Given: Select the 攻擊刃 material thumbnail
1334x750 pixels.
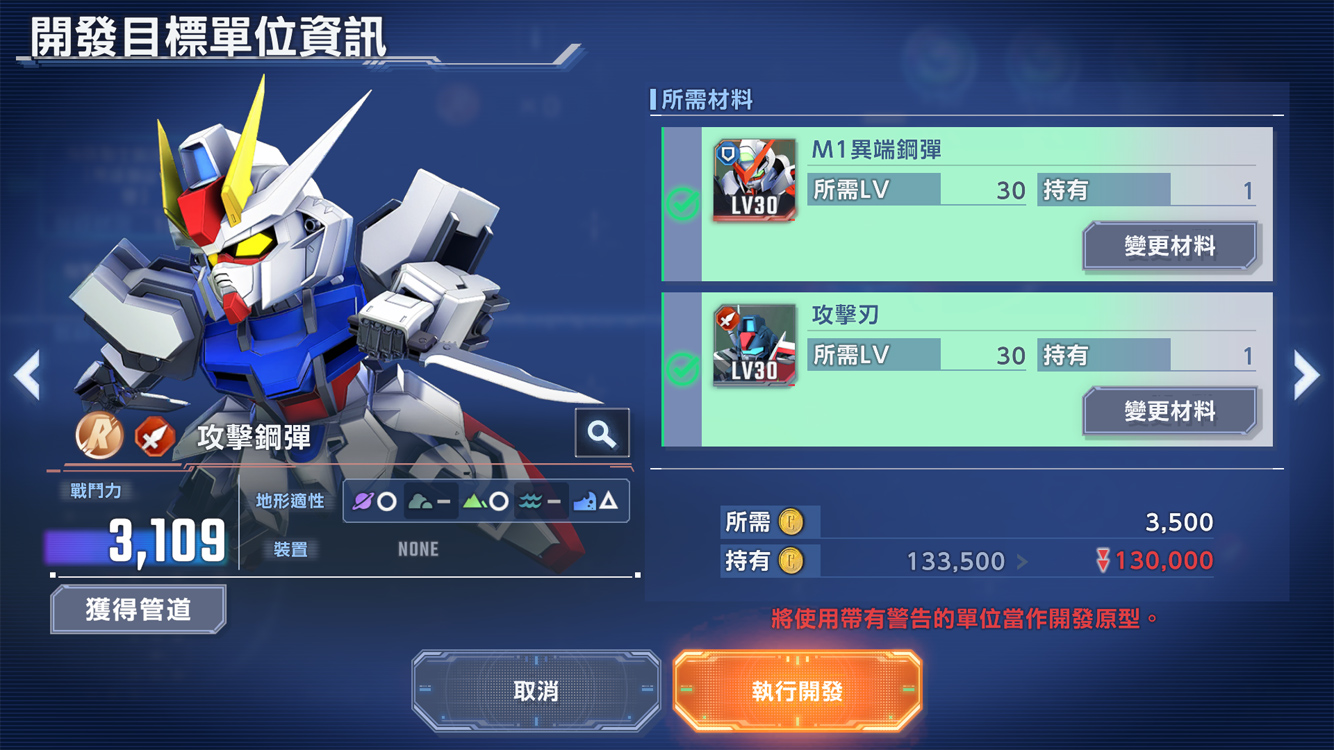Looking at the screenshot, I should tap(755, 345).
